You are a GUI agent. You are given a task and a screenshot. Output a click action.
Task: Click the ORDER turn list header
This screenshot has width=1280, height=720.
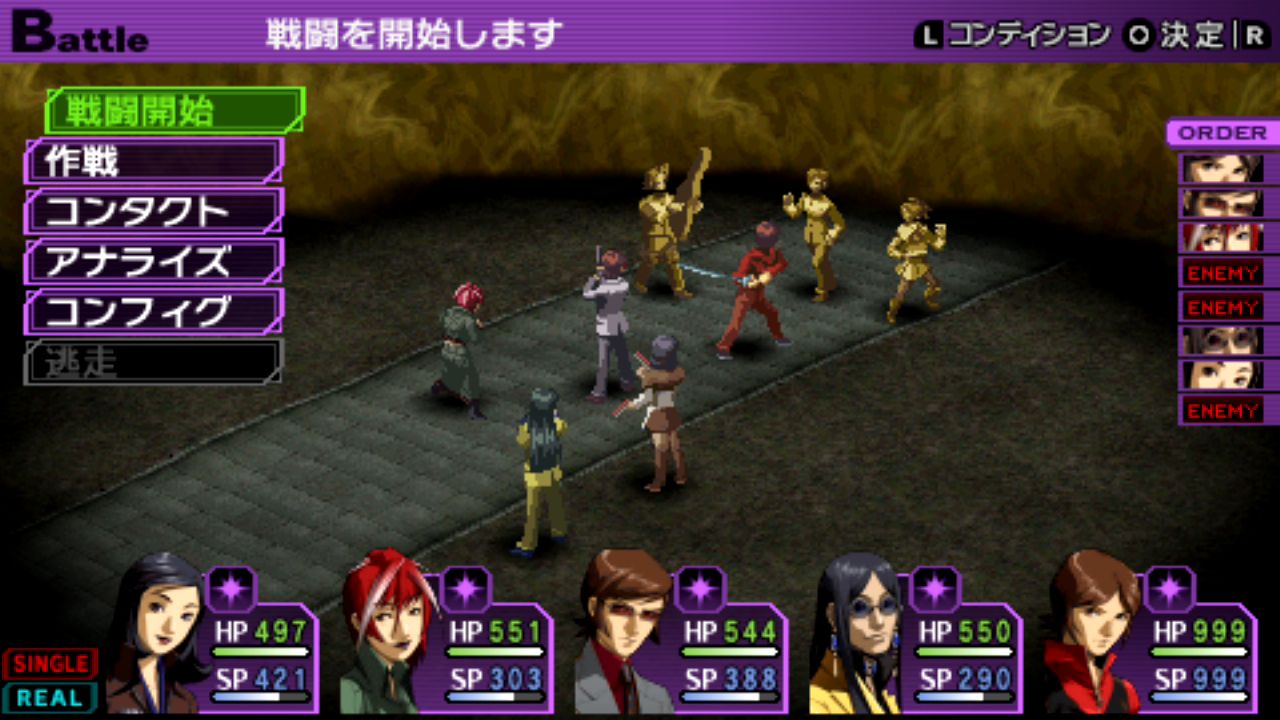coord(1221,133)
